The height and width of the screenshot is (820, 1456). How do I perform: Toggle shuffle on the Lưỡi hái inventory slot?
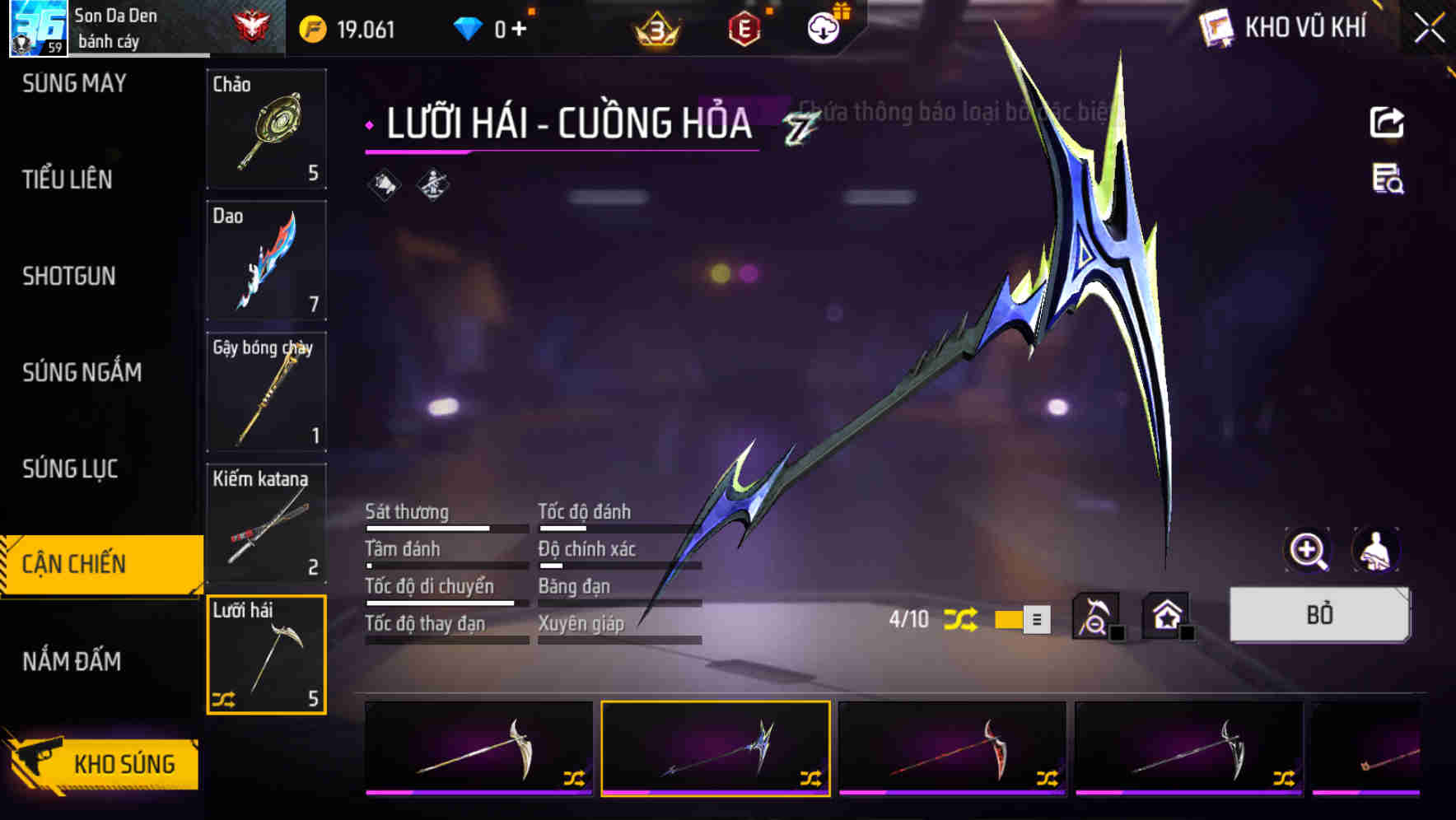[223, 701]
